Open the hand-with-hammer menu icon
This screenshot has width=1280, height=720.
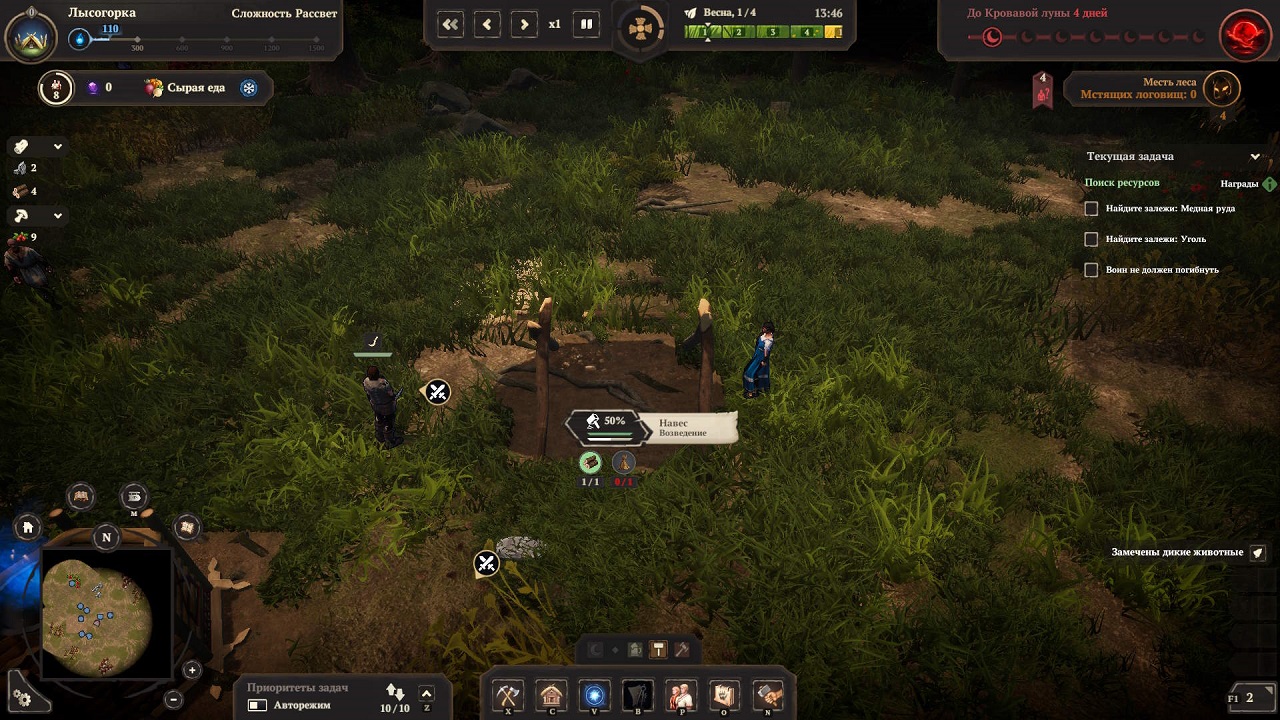(x=767, y=694)
